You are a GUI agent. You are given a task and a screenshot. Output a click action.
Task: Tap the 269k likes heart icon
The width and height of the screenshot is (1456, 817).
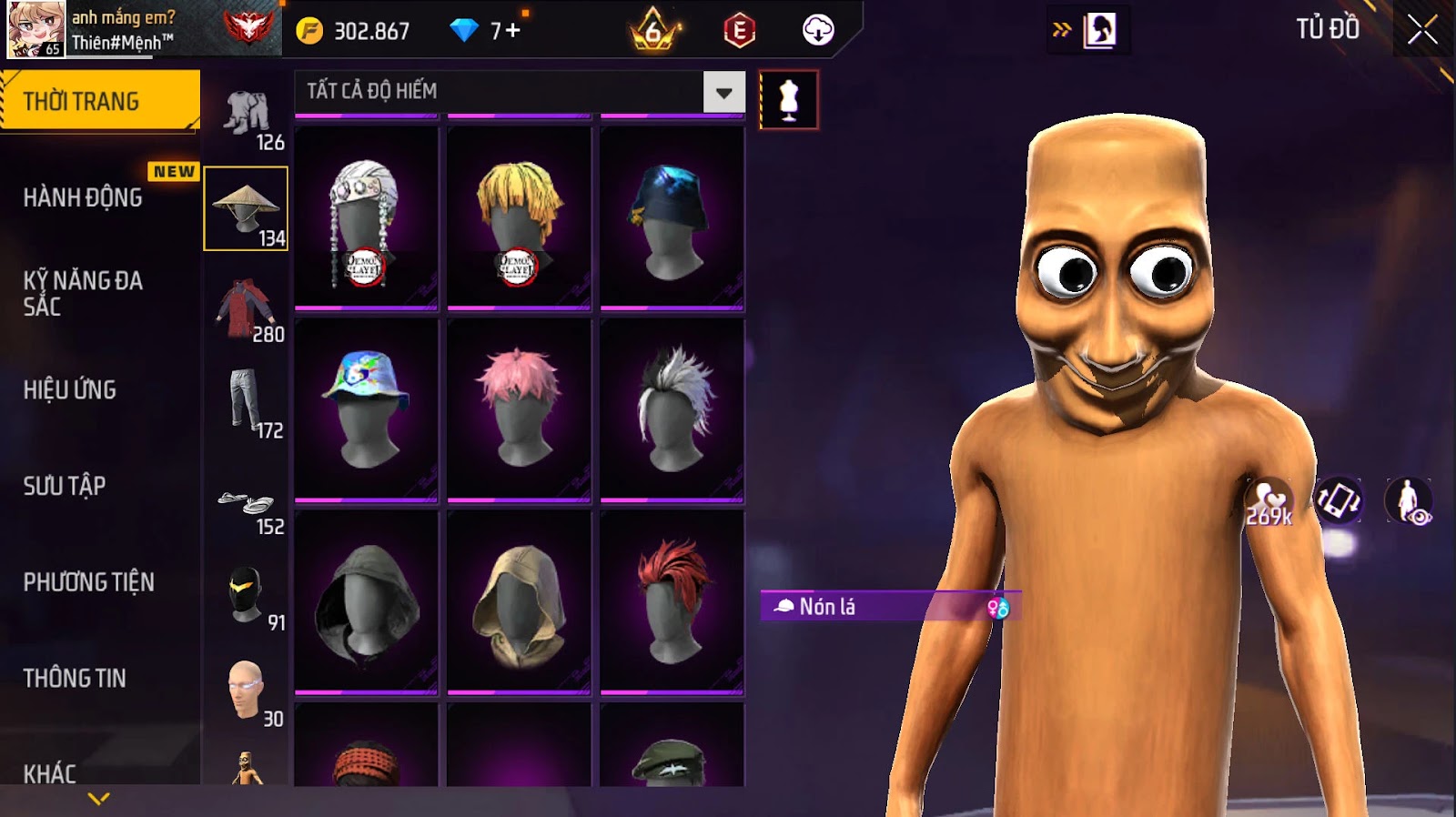1269,502
